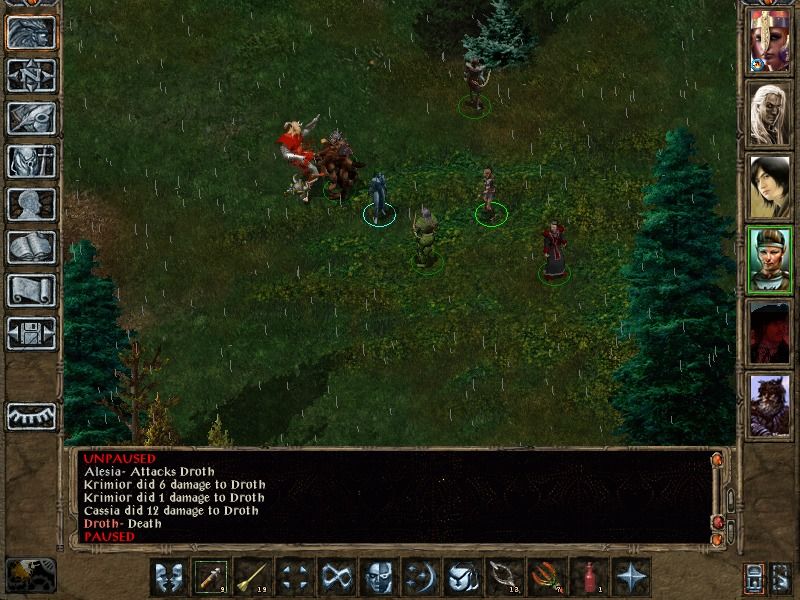This screenshot has width=800, height=600.
Task: Select the bearded dwarf portrait
Action: [x=769, y=405]
